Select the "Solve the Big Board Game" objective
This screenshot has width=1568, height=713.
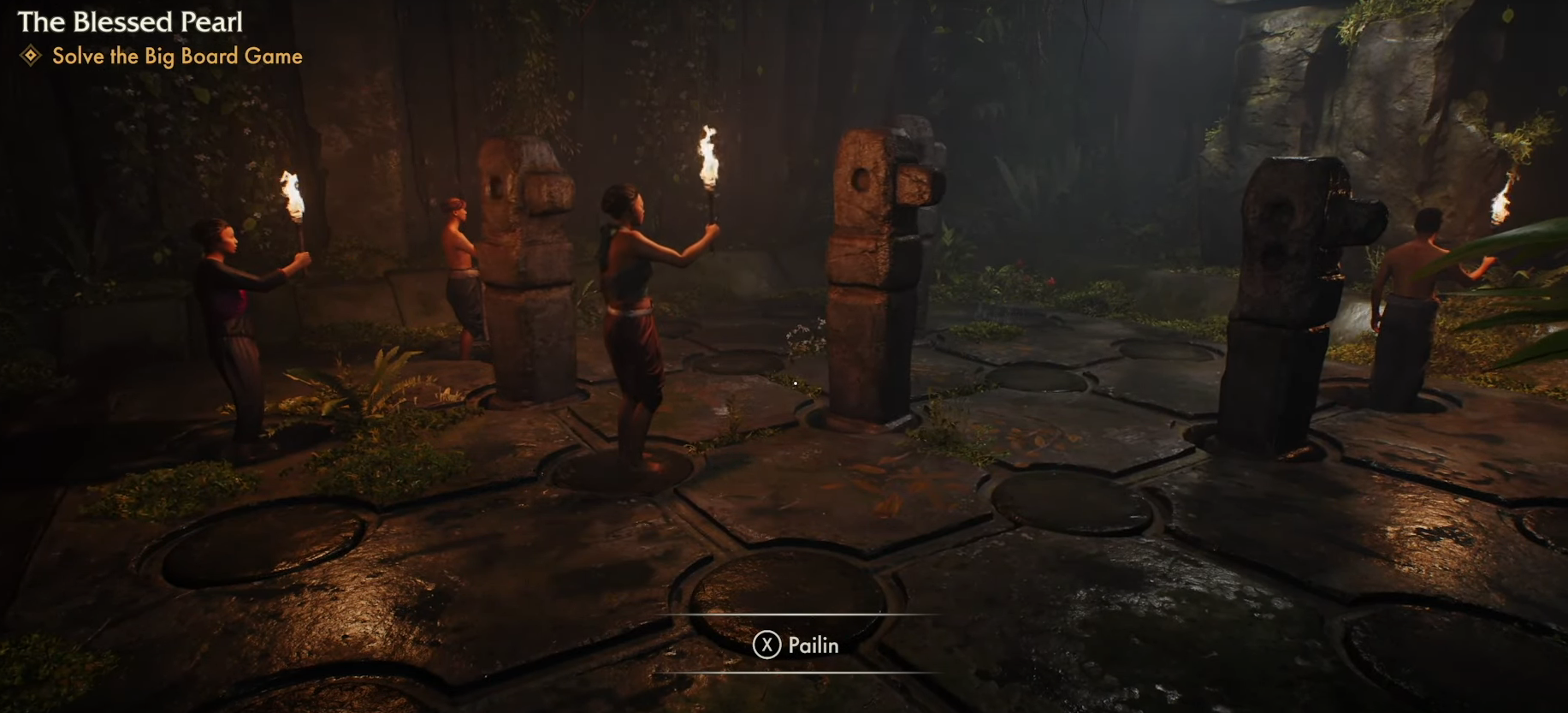point(176,56)
